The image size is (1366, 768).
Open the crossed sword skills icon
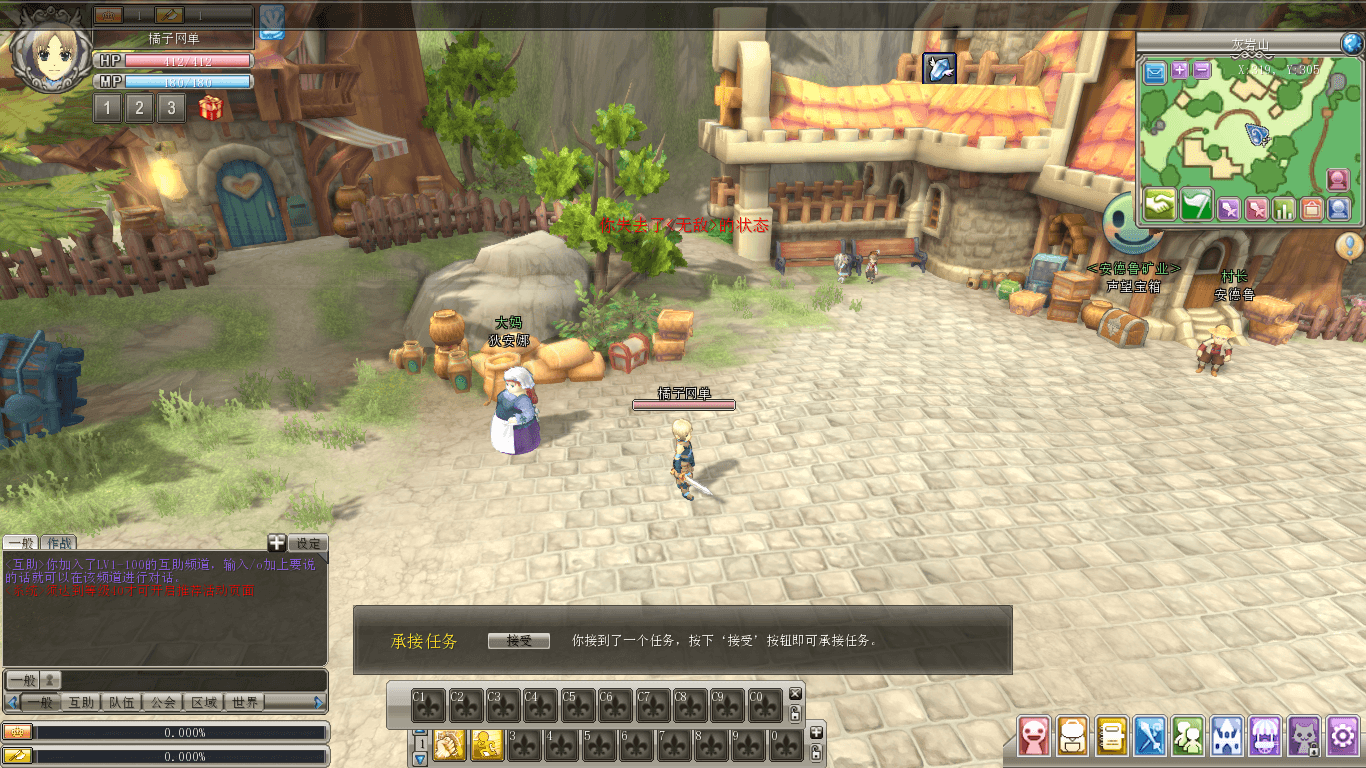click(x=1151, y=737)
